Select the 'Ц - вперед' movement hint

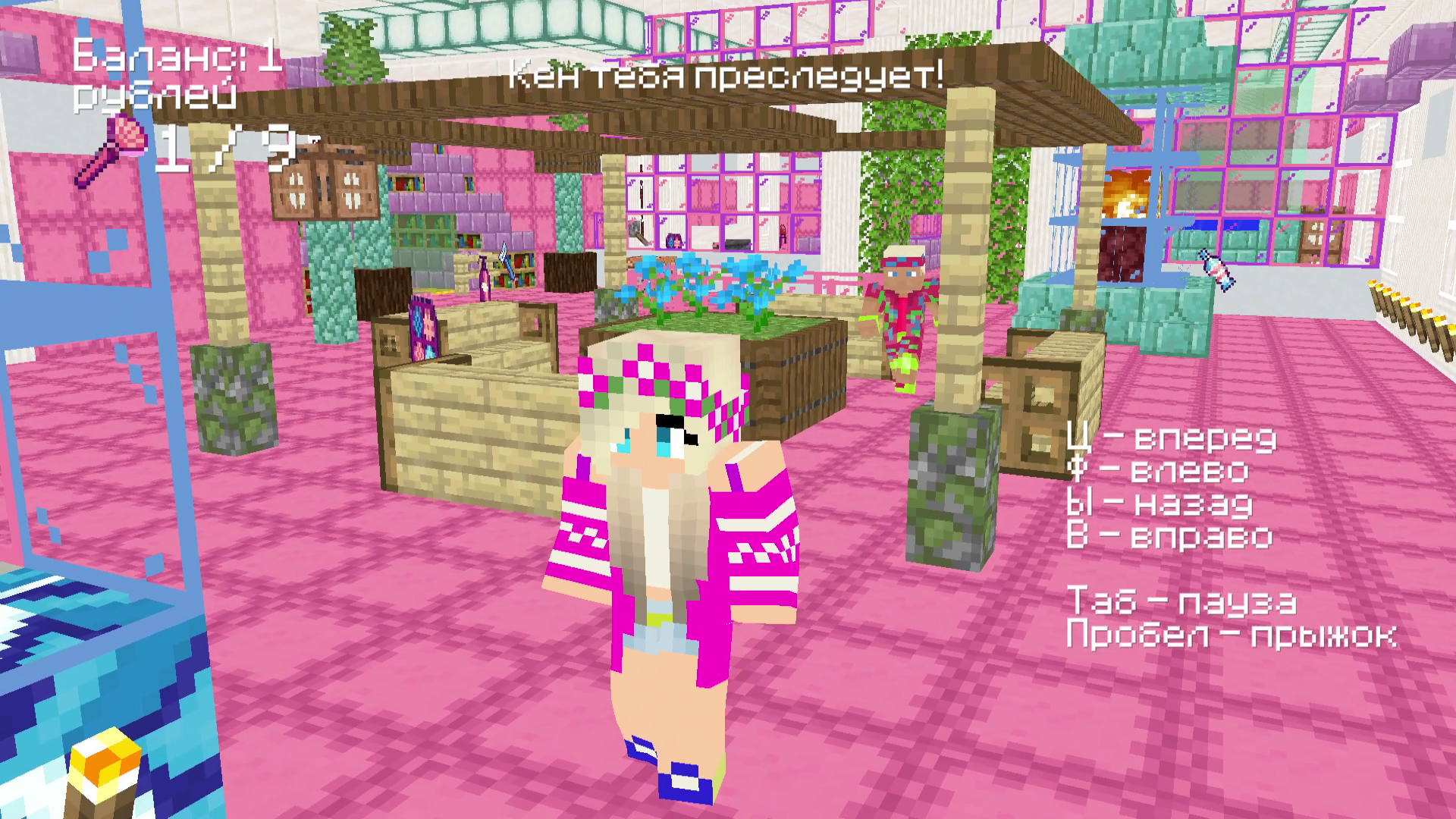pos(1172,438)
